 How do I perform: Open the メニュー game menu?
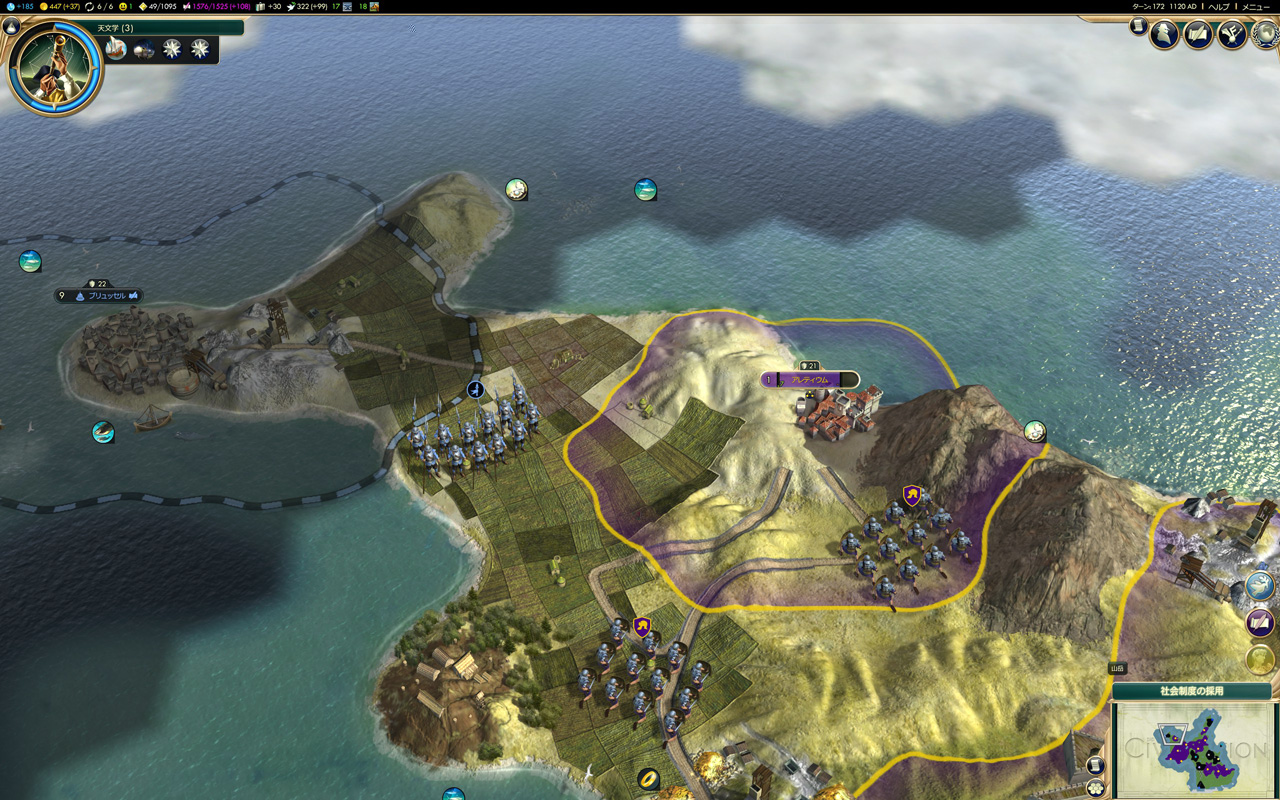pos(1255,6)
